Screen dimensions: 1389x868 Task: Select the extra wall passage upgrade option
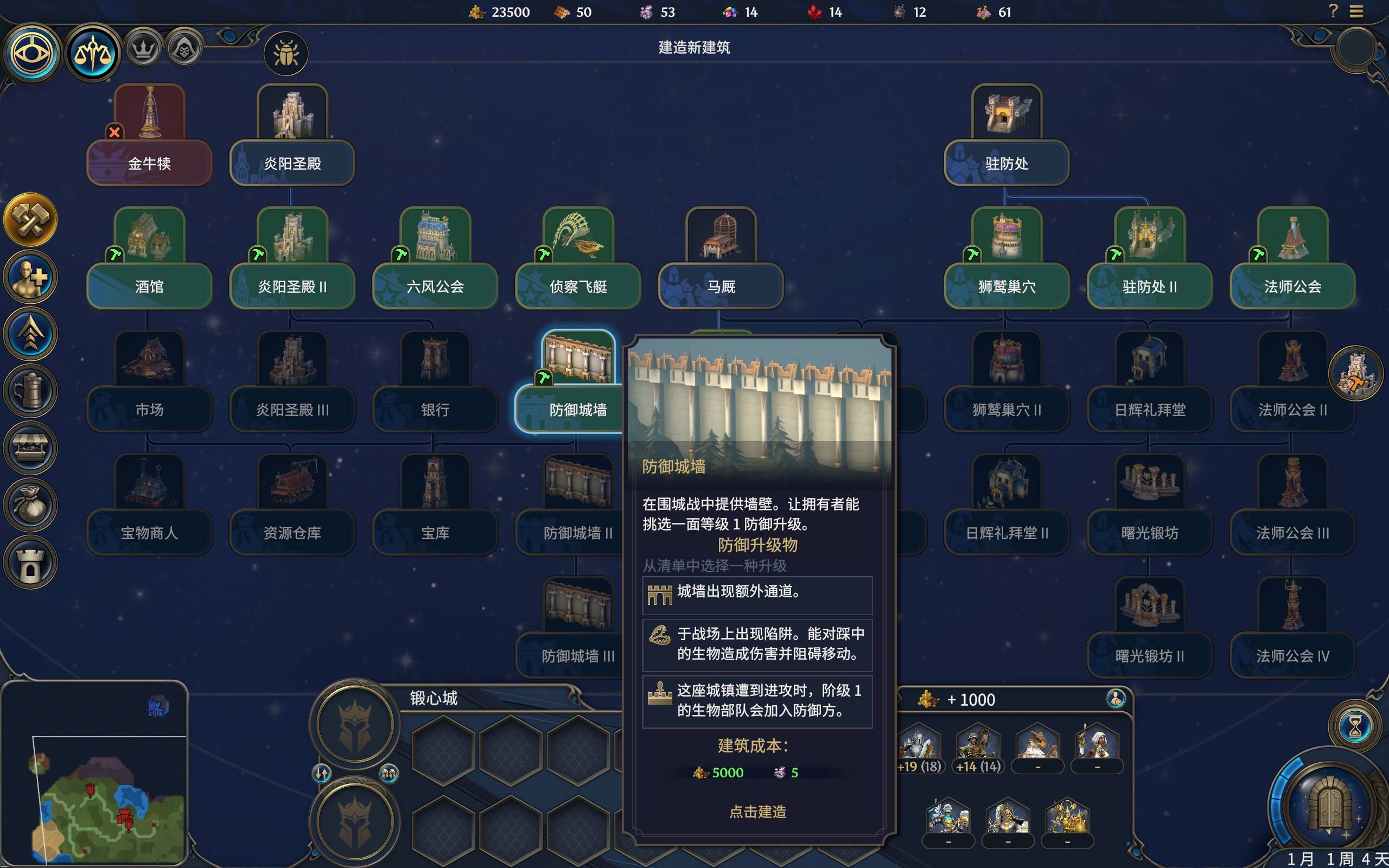point(757,595)
